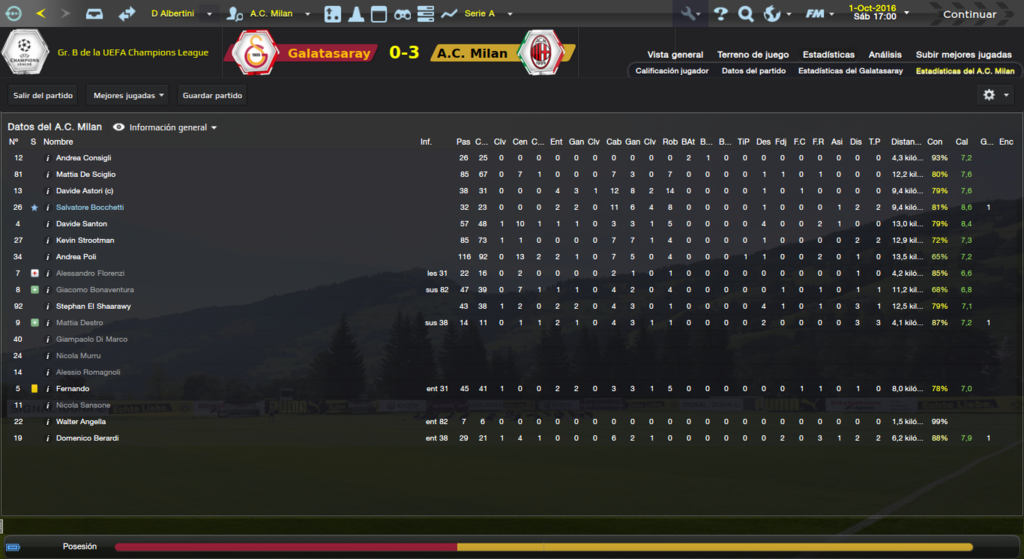Open the magnifying glass search
Viewport: 1024px width, 559px height.
746,14
